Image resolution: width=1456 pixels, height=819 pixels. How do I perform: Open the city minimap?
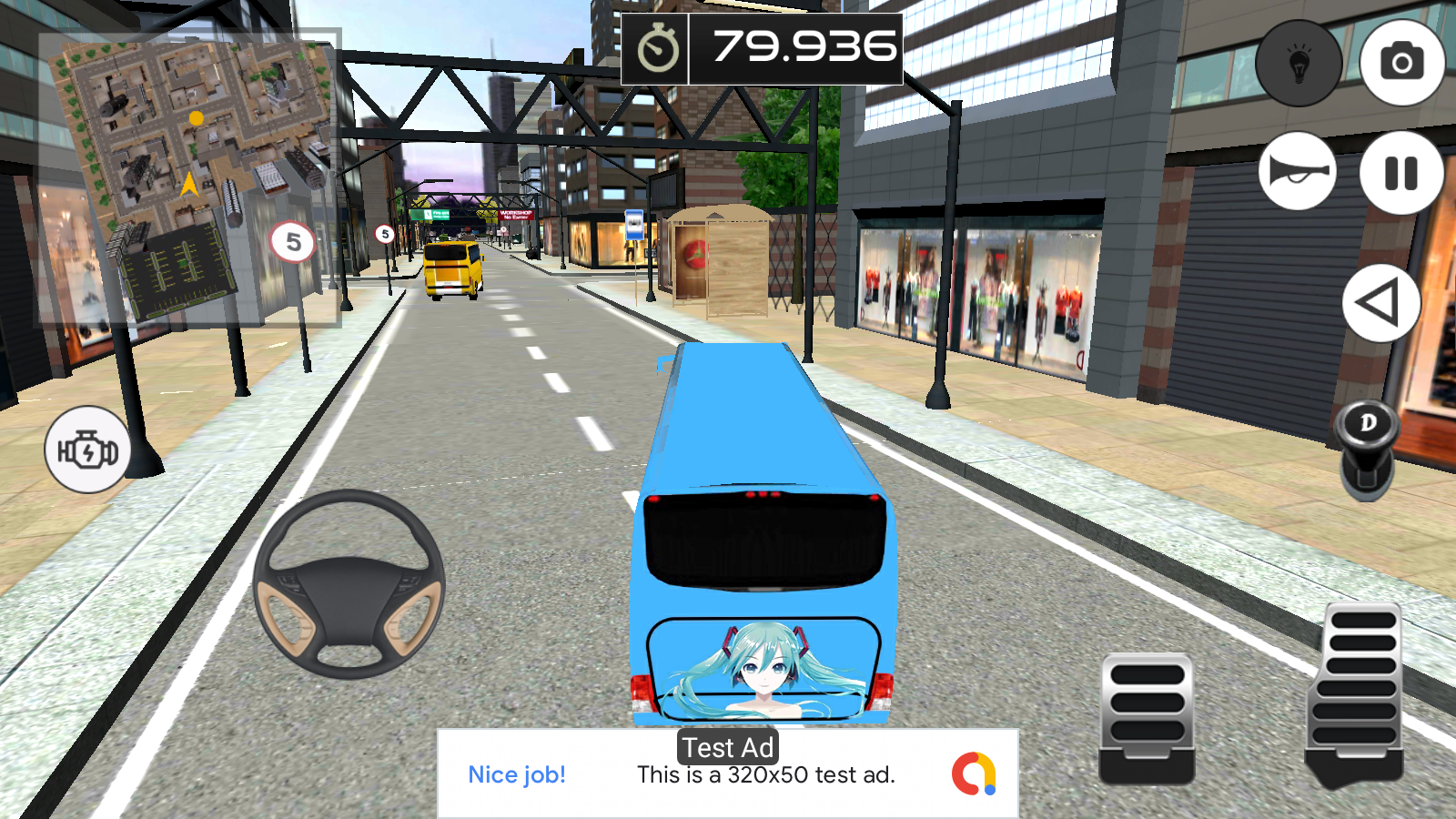pos(189,178)
